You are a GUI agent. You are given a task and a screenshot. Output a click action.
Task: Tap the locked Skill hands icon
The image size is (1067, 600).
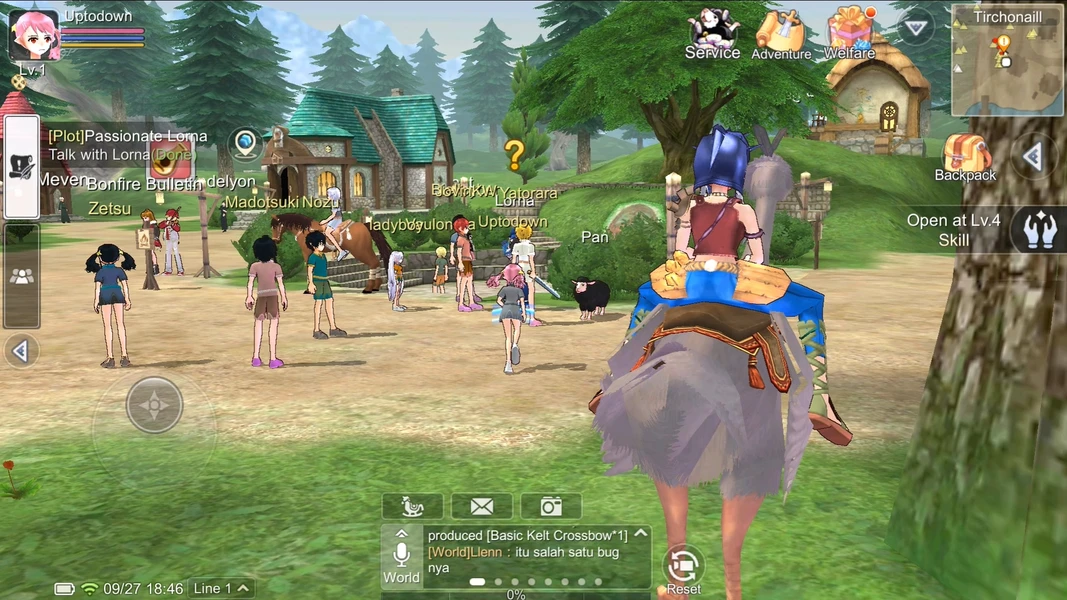pyautogui.click(x=1037, y=230)
